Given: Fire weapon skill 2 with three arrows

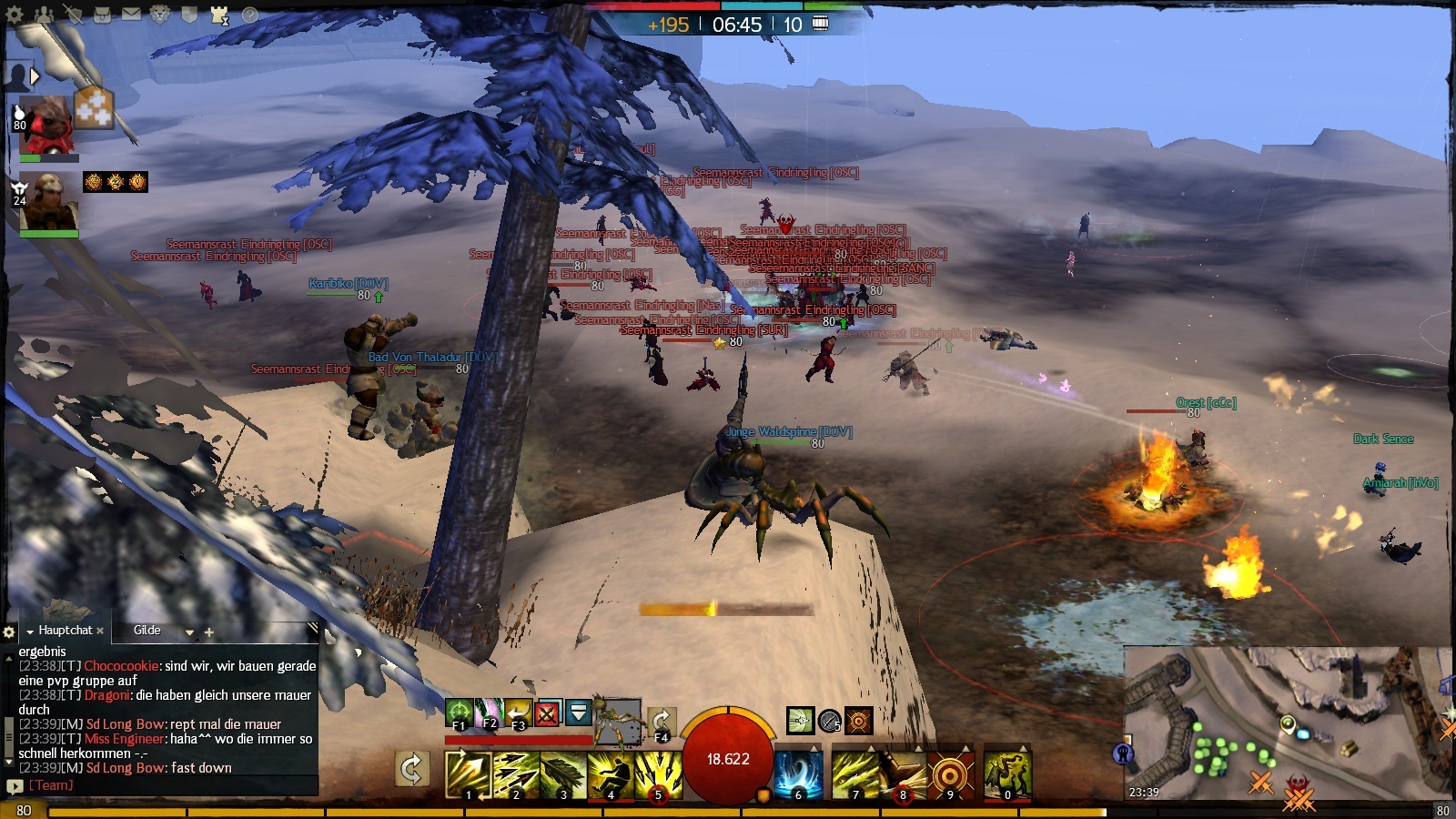Looking at the screenshot, I should tap(515, 775).
